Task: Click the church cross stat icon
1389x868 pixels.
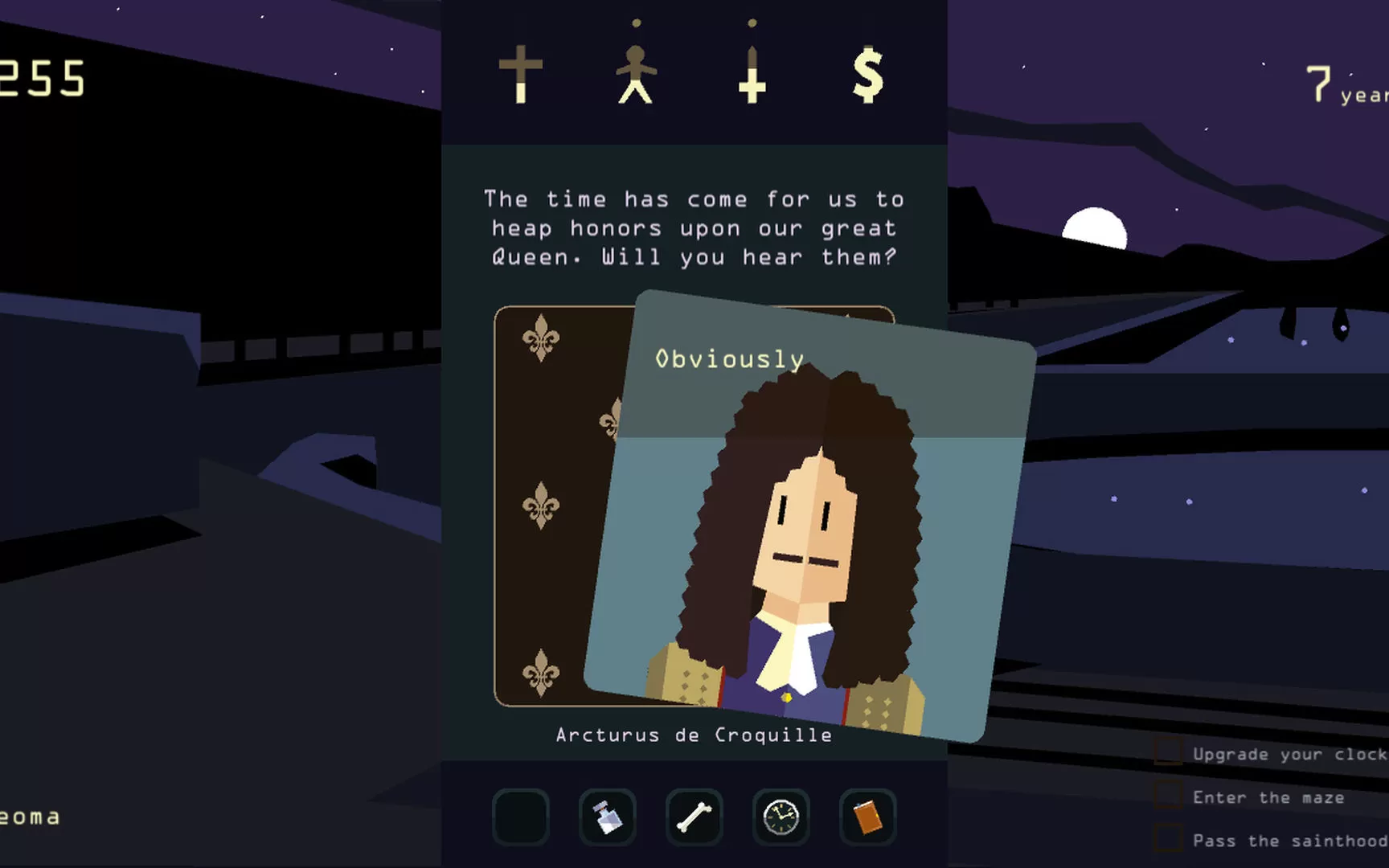Action: (521, 74)
